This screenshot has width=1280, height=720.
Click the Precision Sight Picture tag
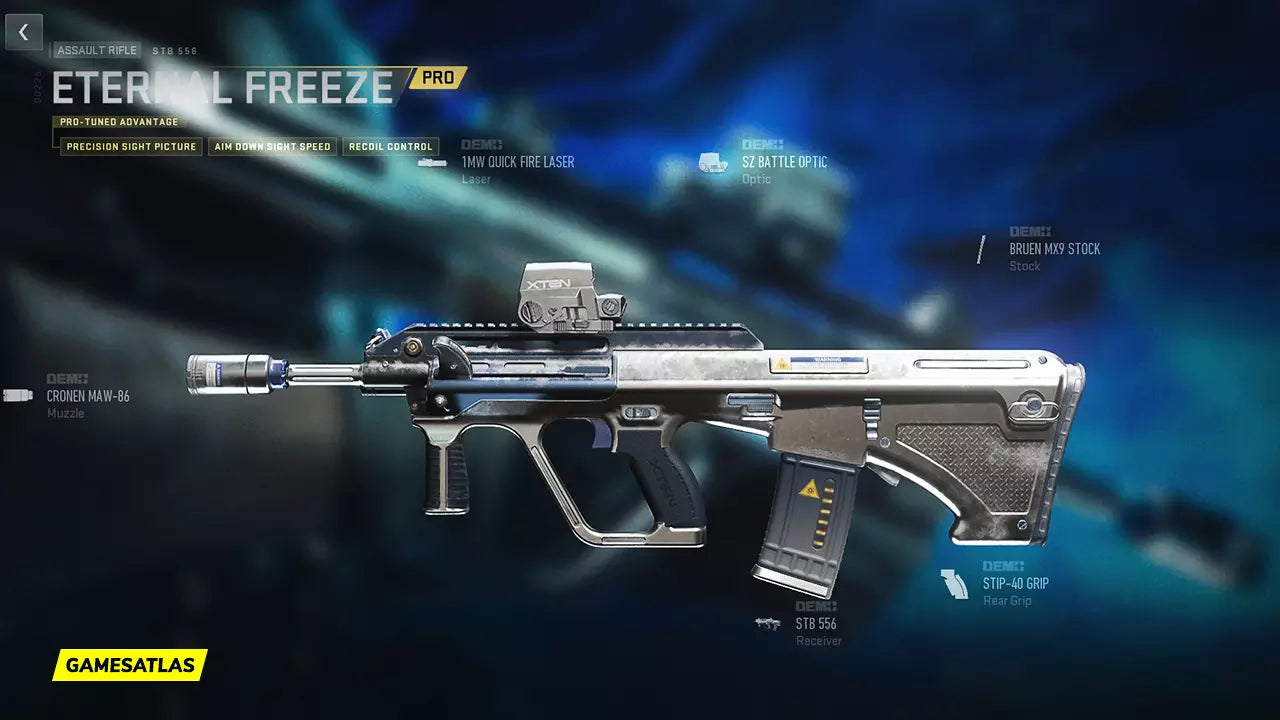click(131, 147)
